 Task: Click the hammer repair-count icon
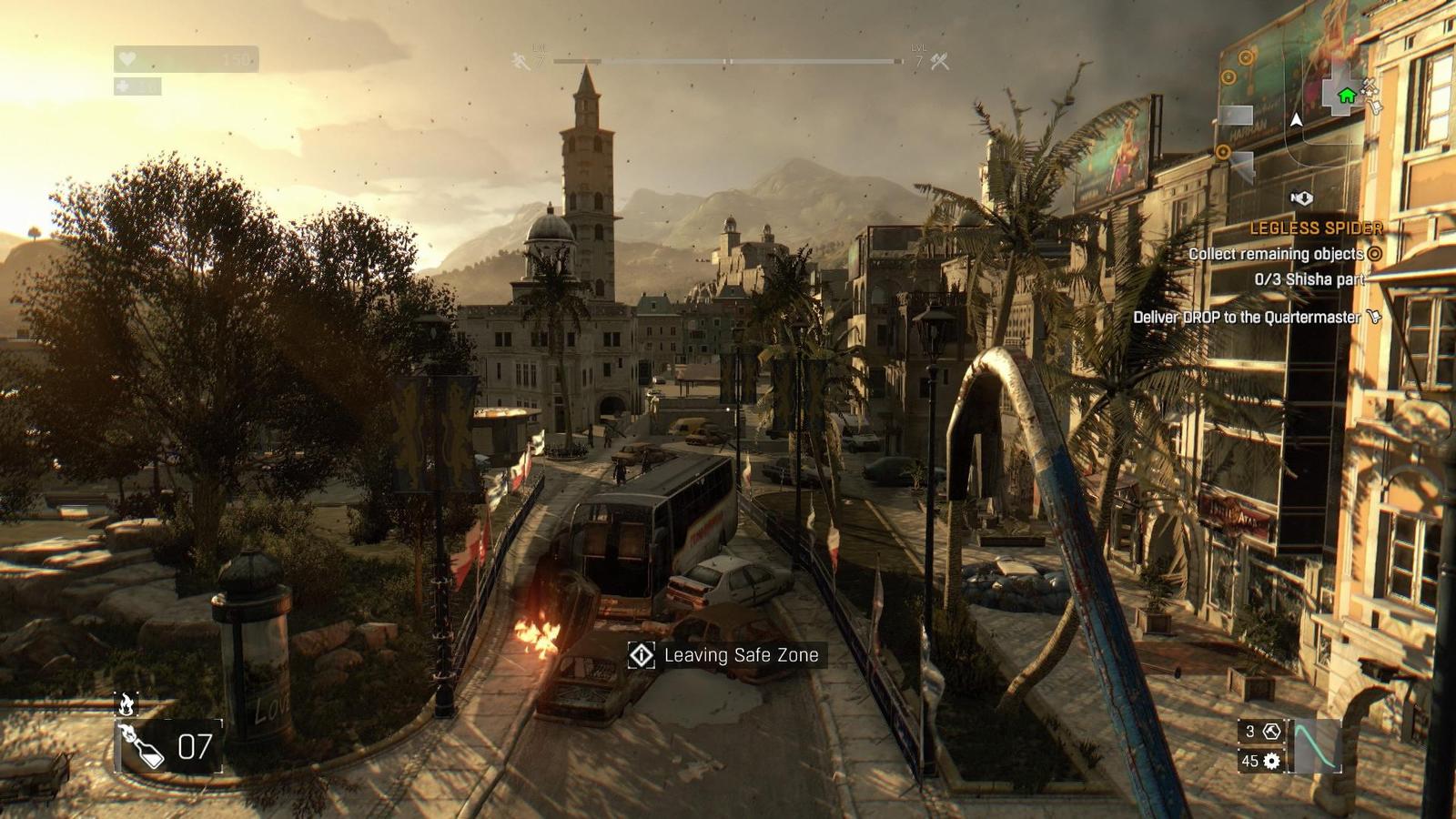pyautogui.click(x=1271, y=732)
